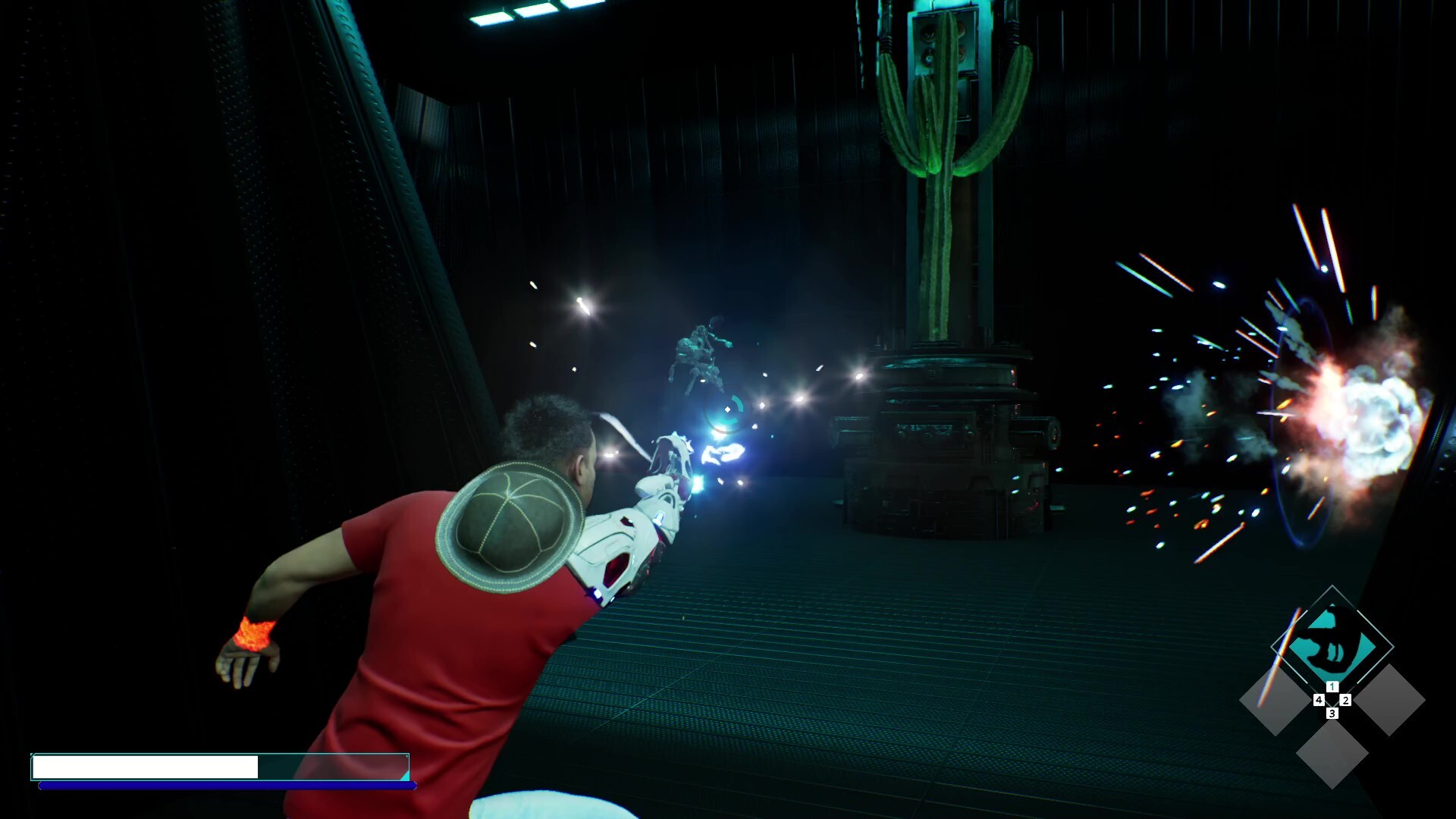Choose the empty grey slot numbered 2
This screenshot has width=1456, height=819.
[1389, 700]
